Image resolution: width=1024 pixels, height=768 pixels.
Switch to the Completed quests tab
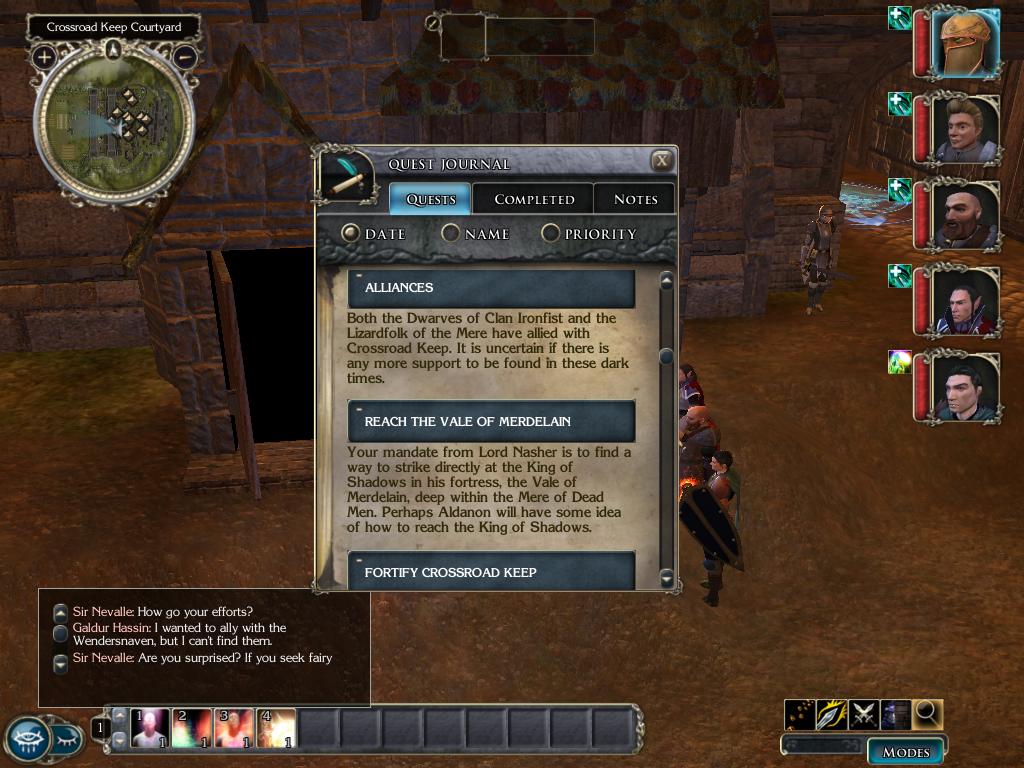pos(534,199)
